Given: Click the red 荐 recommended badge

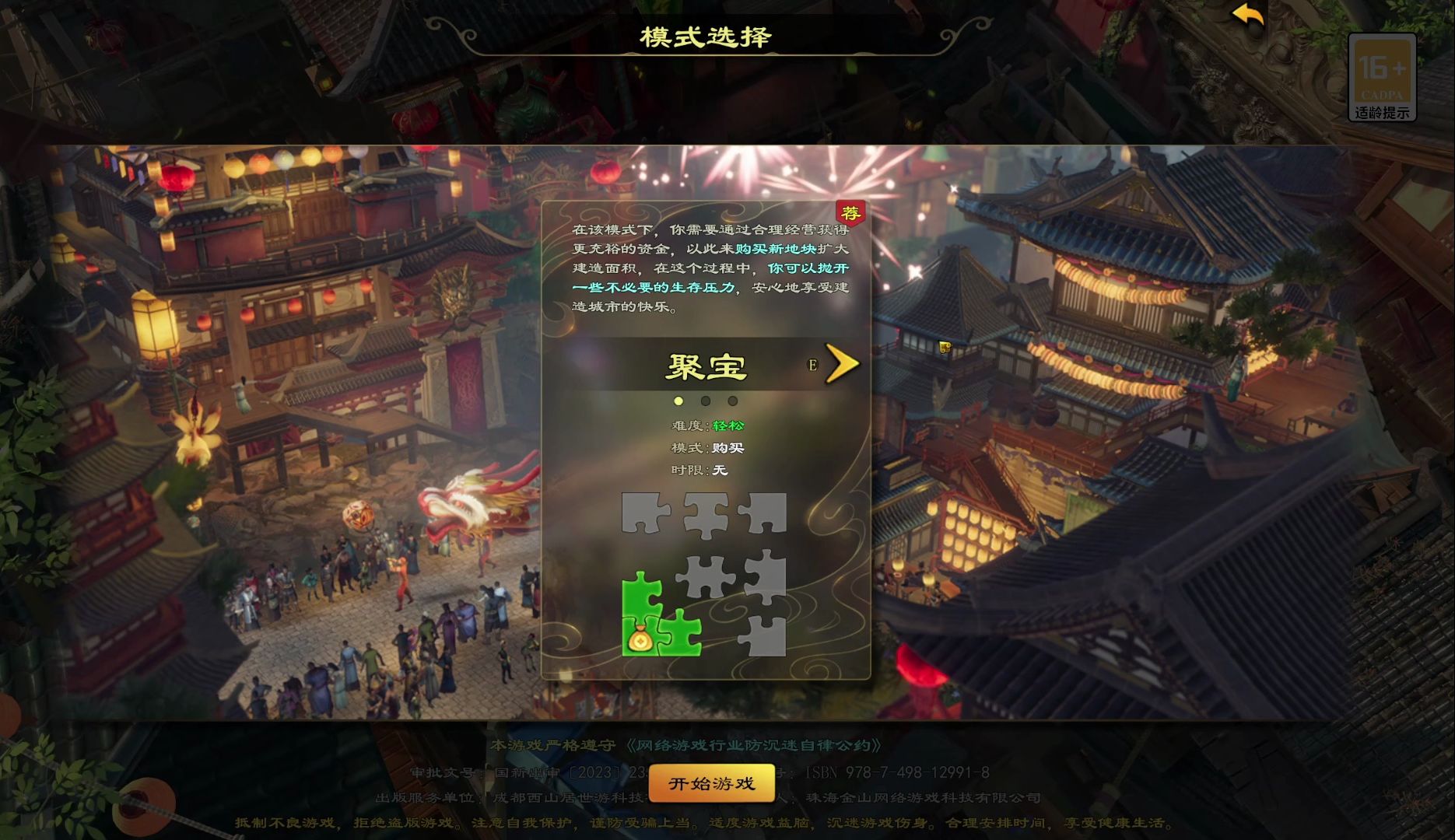Looking at the screenshot, I should 850,212.
